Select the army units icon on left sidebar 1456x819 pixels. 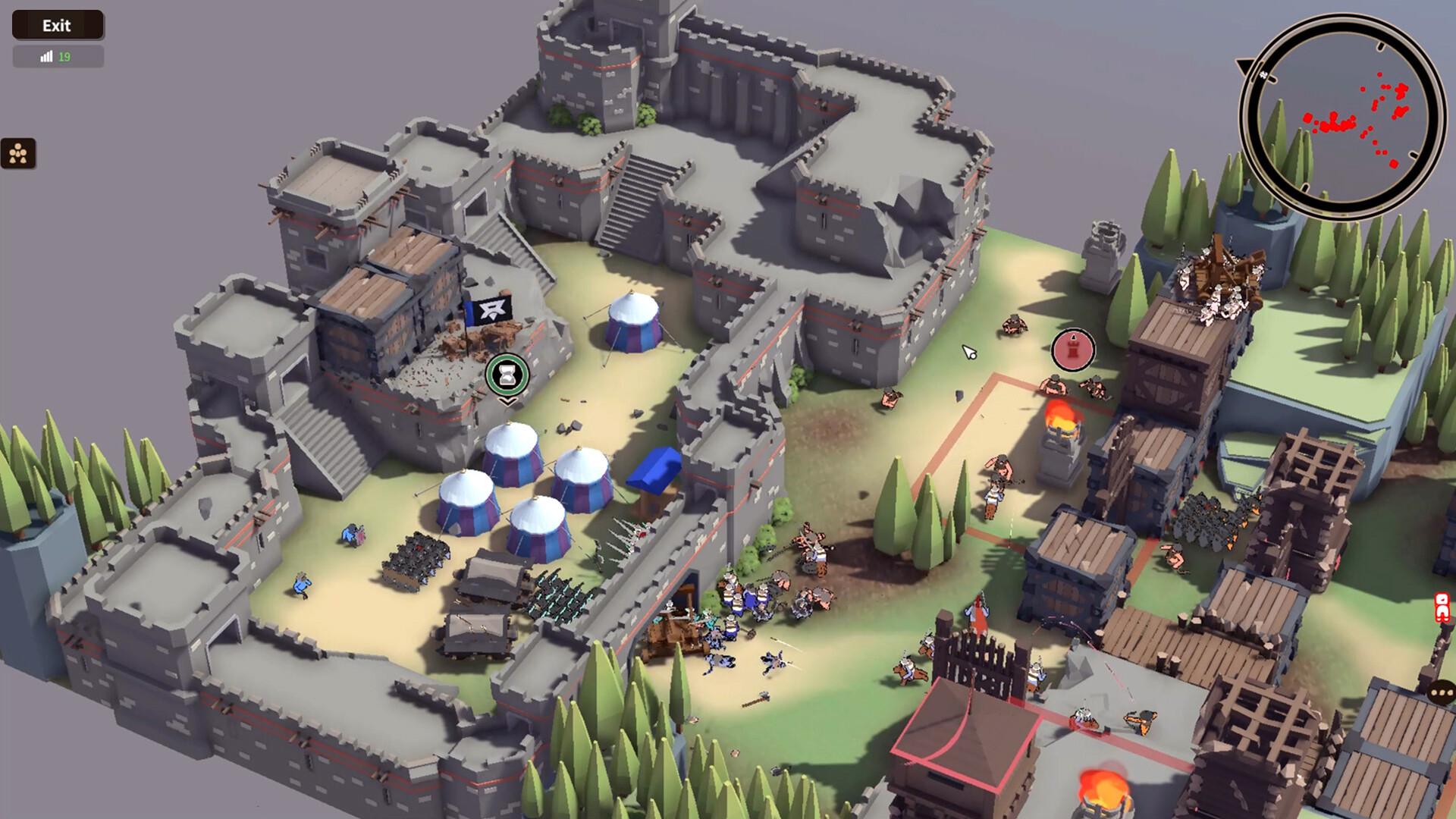[x=19, y=152]
